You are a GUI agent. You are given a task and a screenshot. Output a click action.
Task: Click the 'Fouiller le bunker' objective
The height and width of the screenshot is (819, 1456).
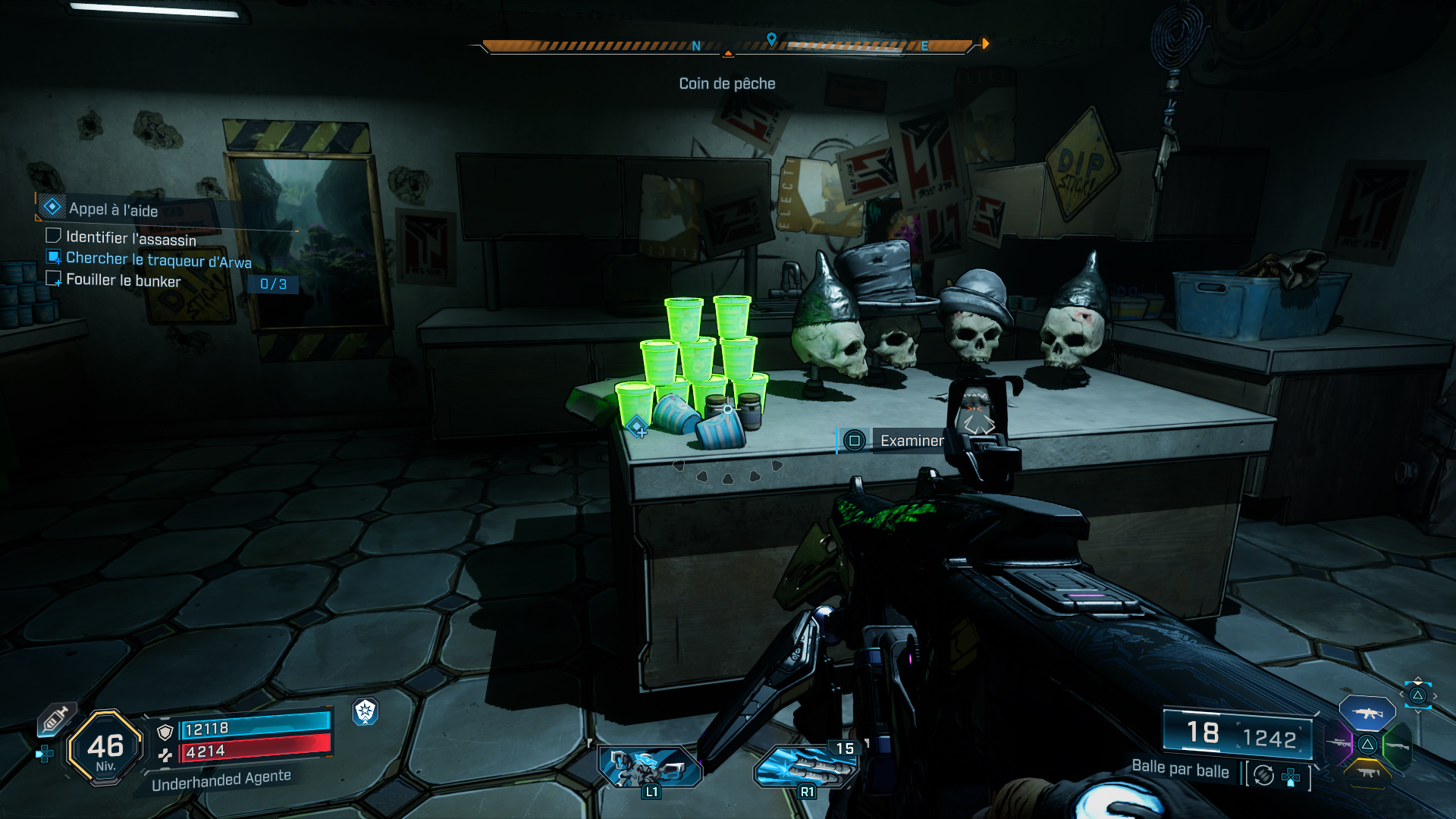(123, 280)
